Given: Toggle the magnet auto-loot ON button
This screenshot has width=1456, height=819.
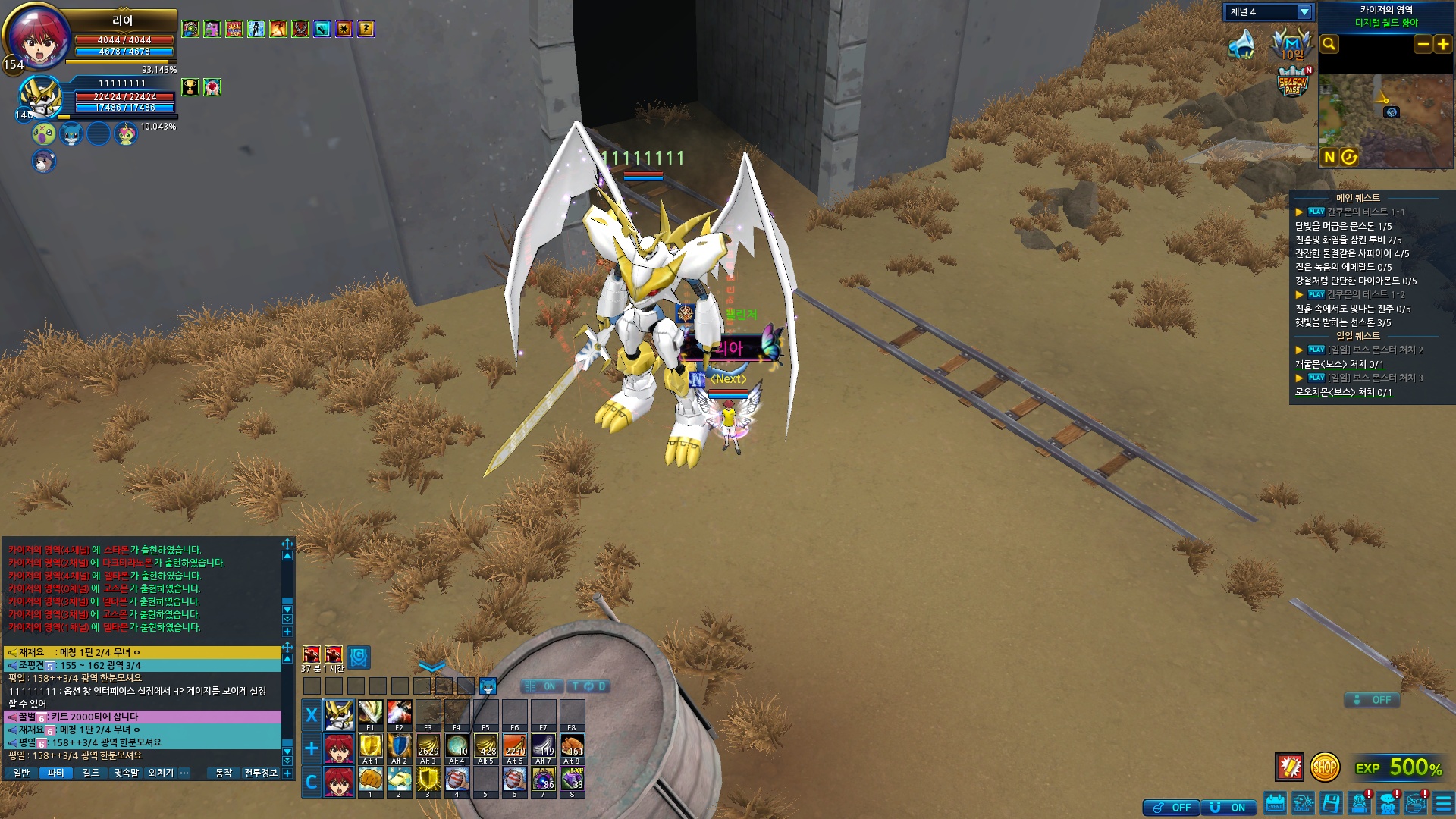Looking at the screenshot, I should coord(1228,808).
